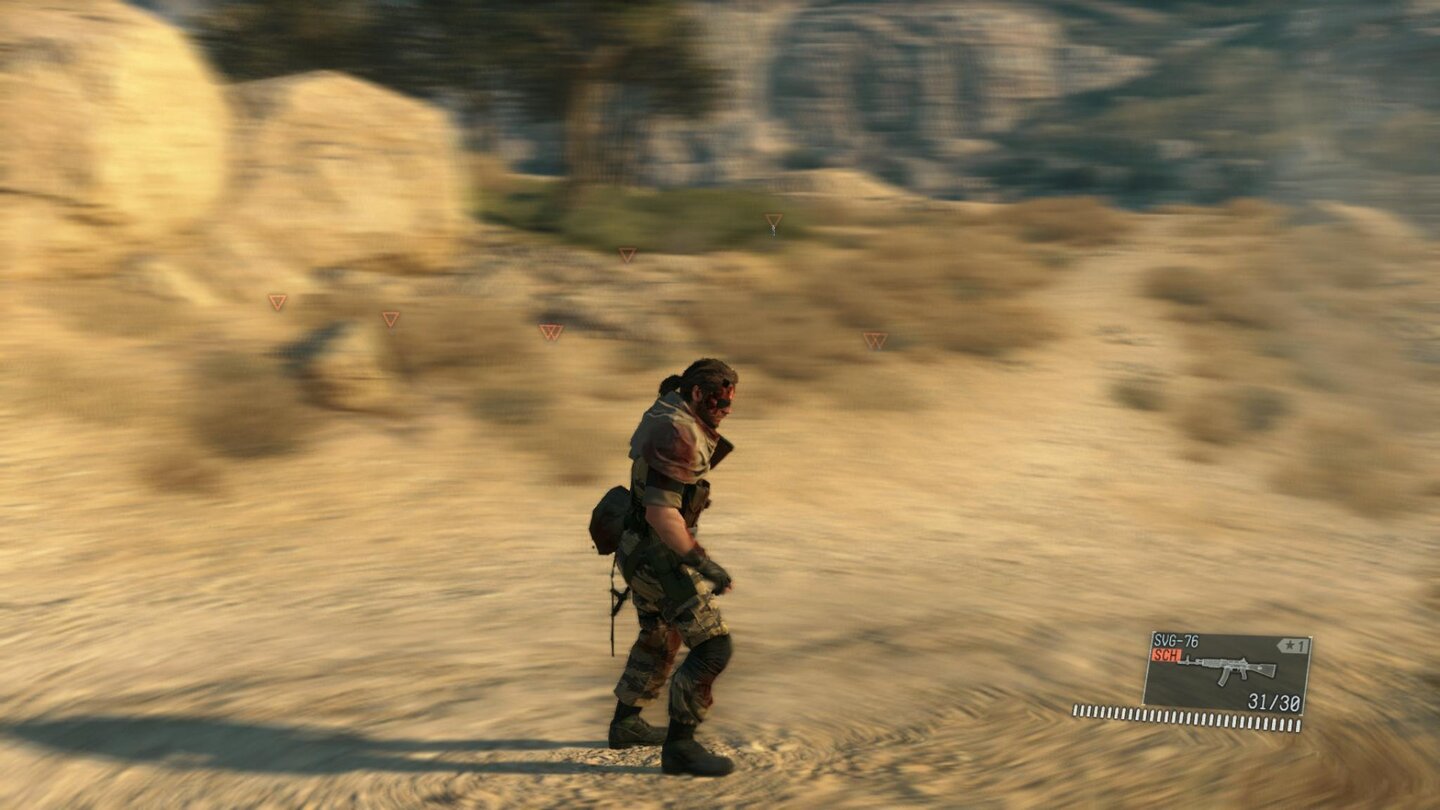Click the SVG-76 weapon name text

pos(1176,640)
